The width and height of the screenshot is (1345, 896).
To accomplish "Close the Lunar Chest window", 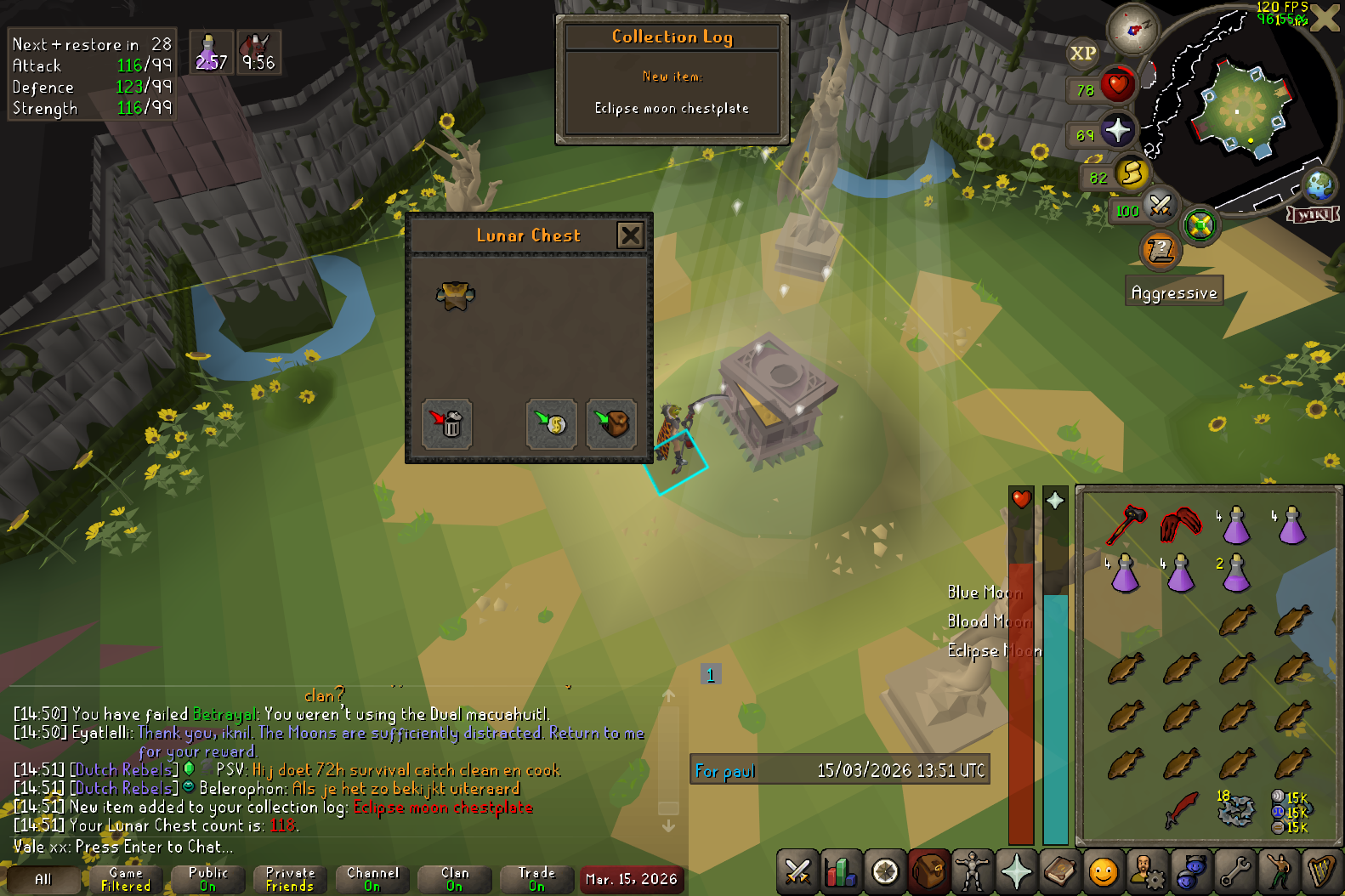I will pos(630,235).
